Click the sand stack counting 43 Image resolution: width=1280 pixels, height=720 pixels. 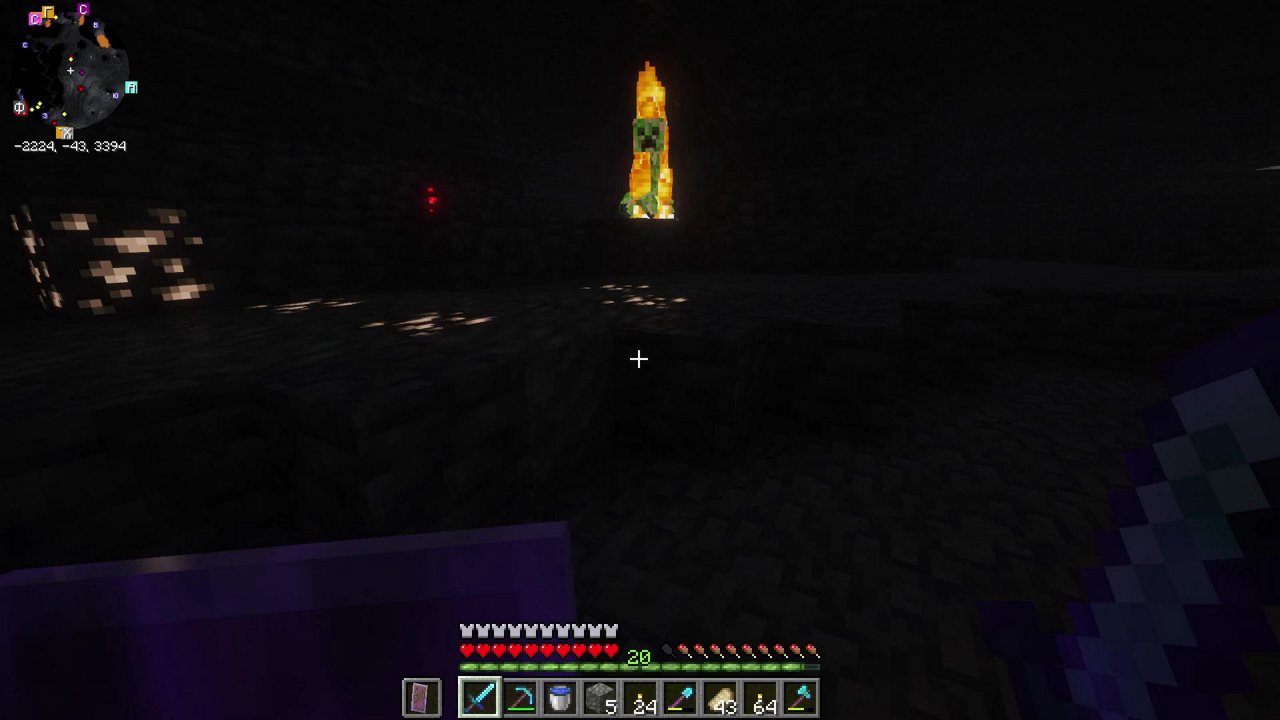[x=719, y=697]
